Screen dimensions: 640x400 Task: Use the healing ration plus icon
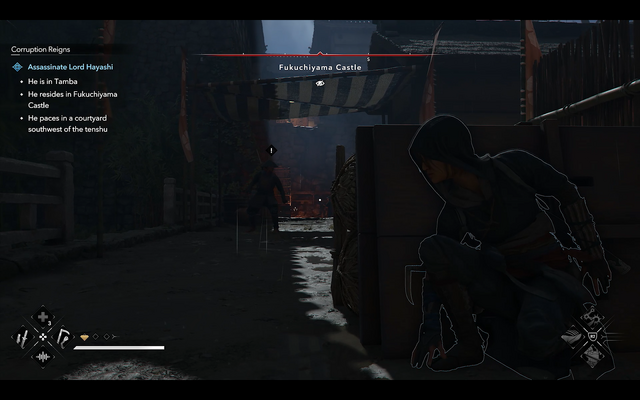42,319
